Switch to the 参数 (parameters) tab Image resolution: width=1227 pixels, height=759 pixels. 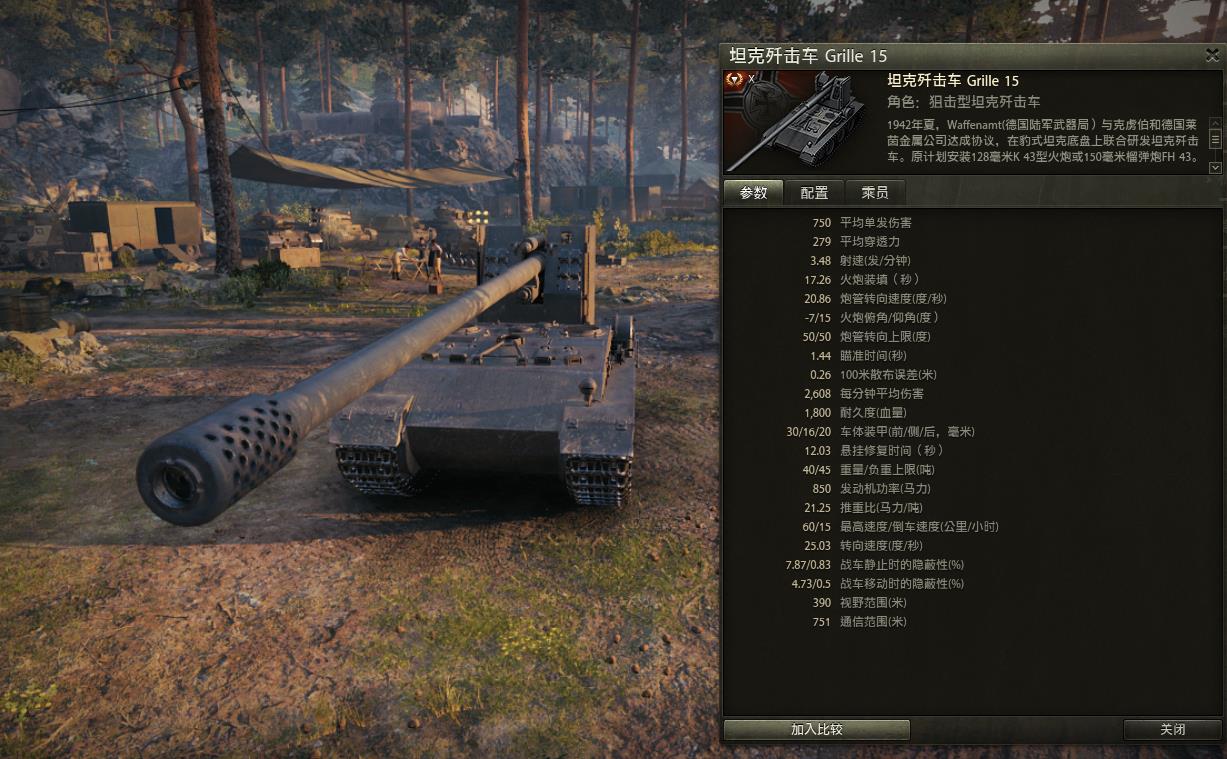[x=753, y=193]
